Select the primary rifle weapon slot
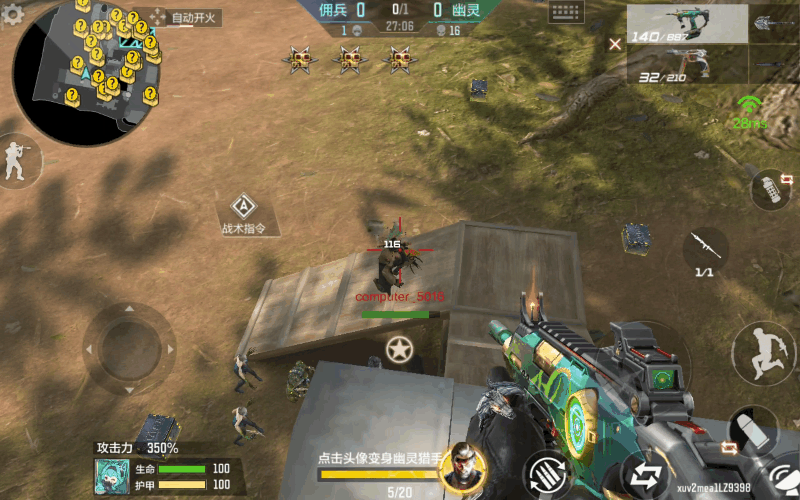 coord(687,24)
